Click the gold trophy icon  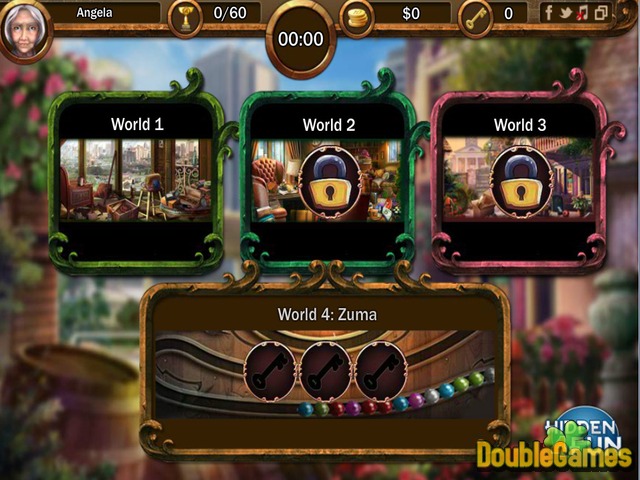[x=184, y=16]
